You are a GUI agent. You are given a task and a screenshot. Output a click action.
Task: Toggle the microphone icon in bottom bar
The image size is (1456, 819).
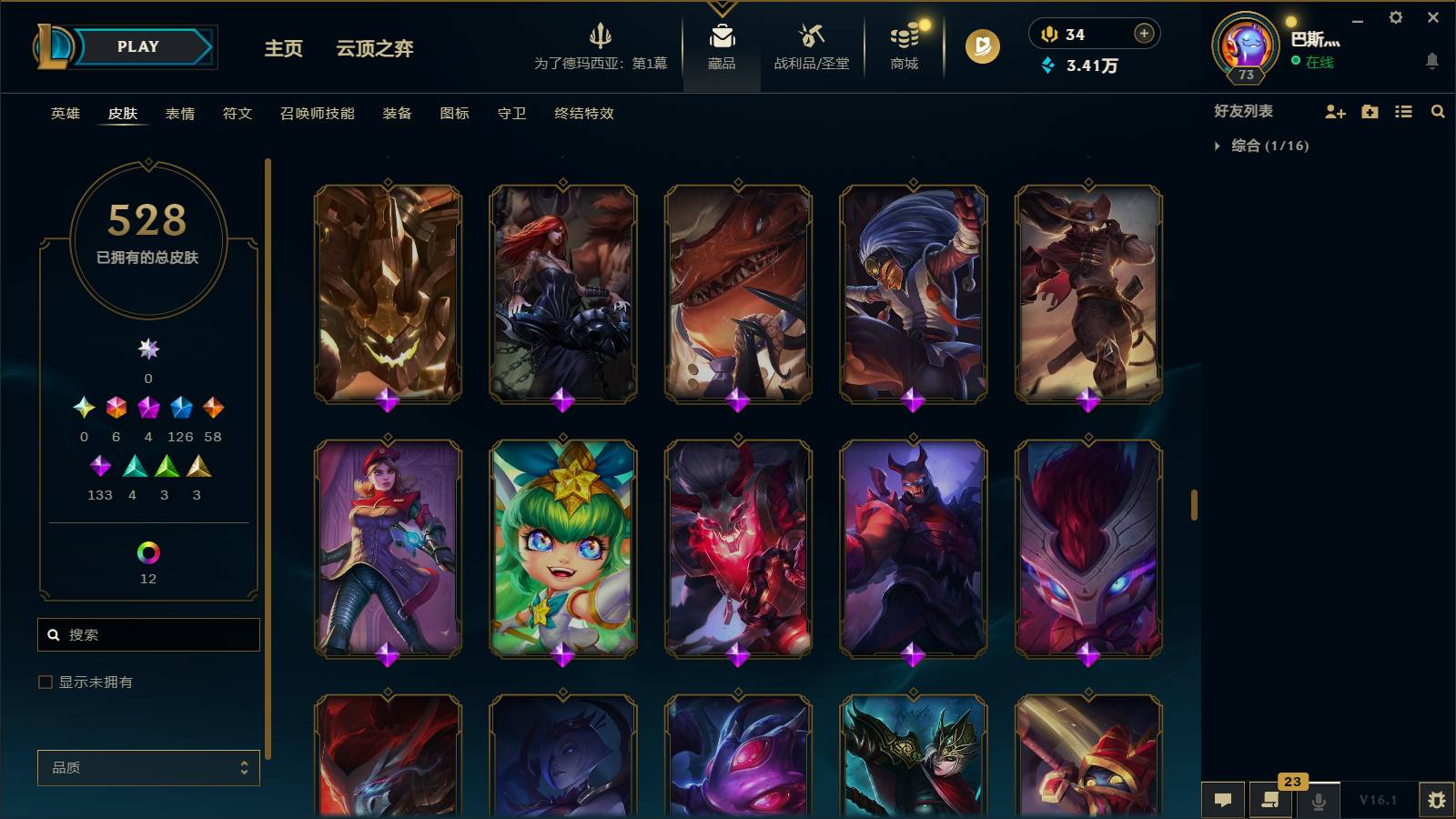1318,799
